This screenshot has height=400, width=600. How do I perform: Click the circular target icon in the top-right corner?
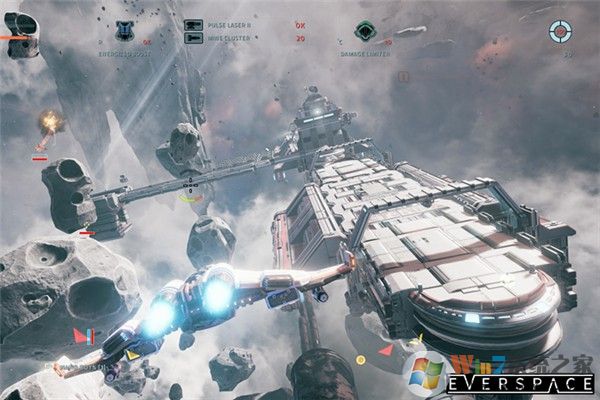pos(562,32)
